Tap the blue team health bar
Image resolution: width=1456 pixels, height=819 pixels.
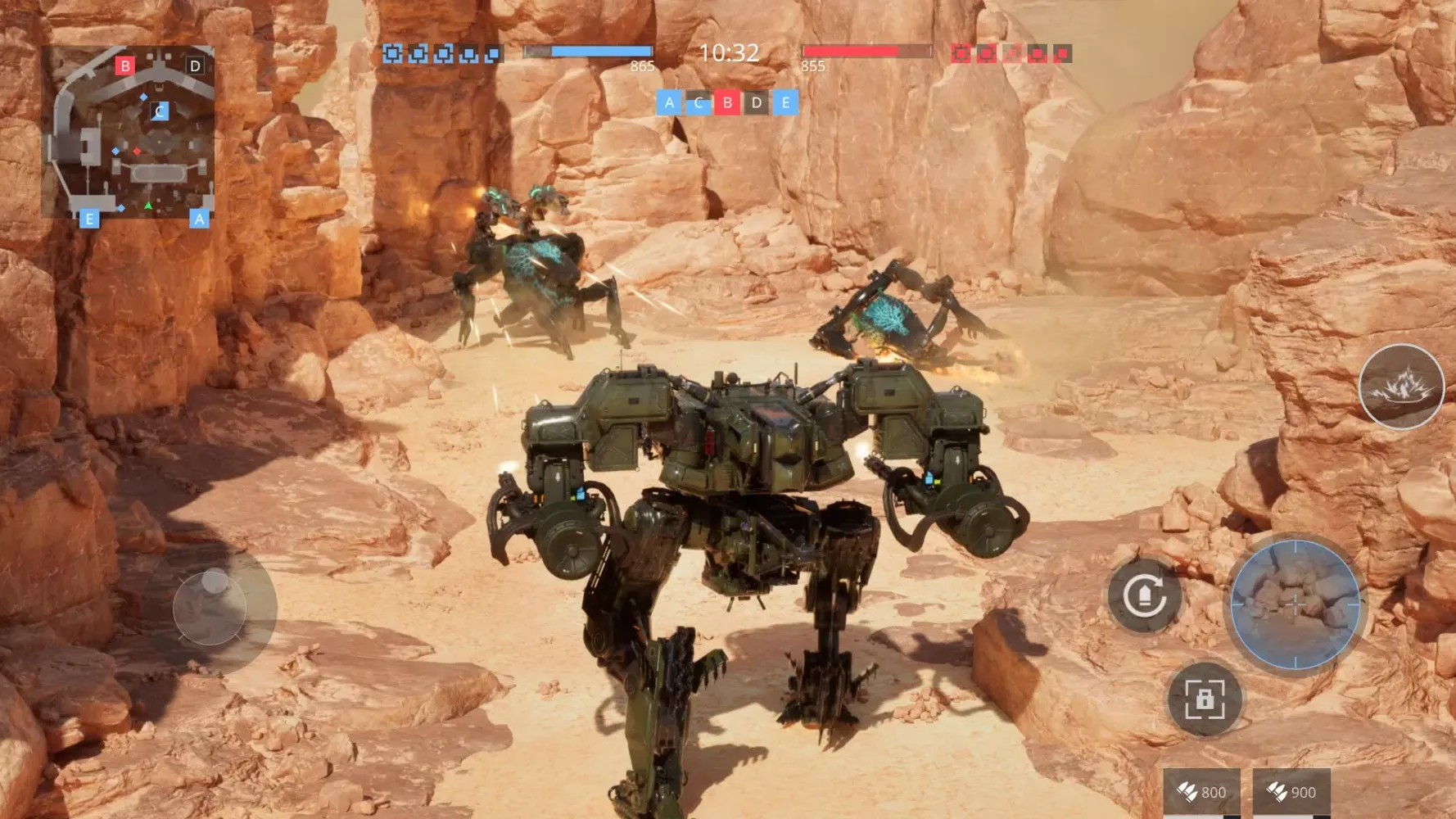click(590, 51)
